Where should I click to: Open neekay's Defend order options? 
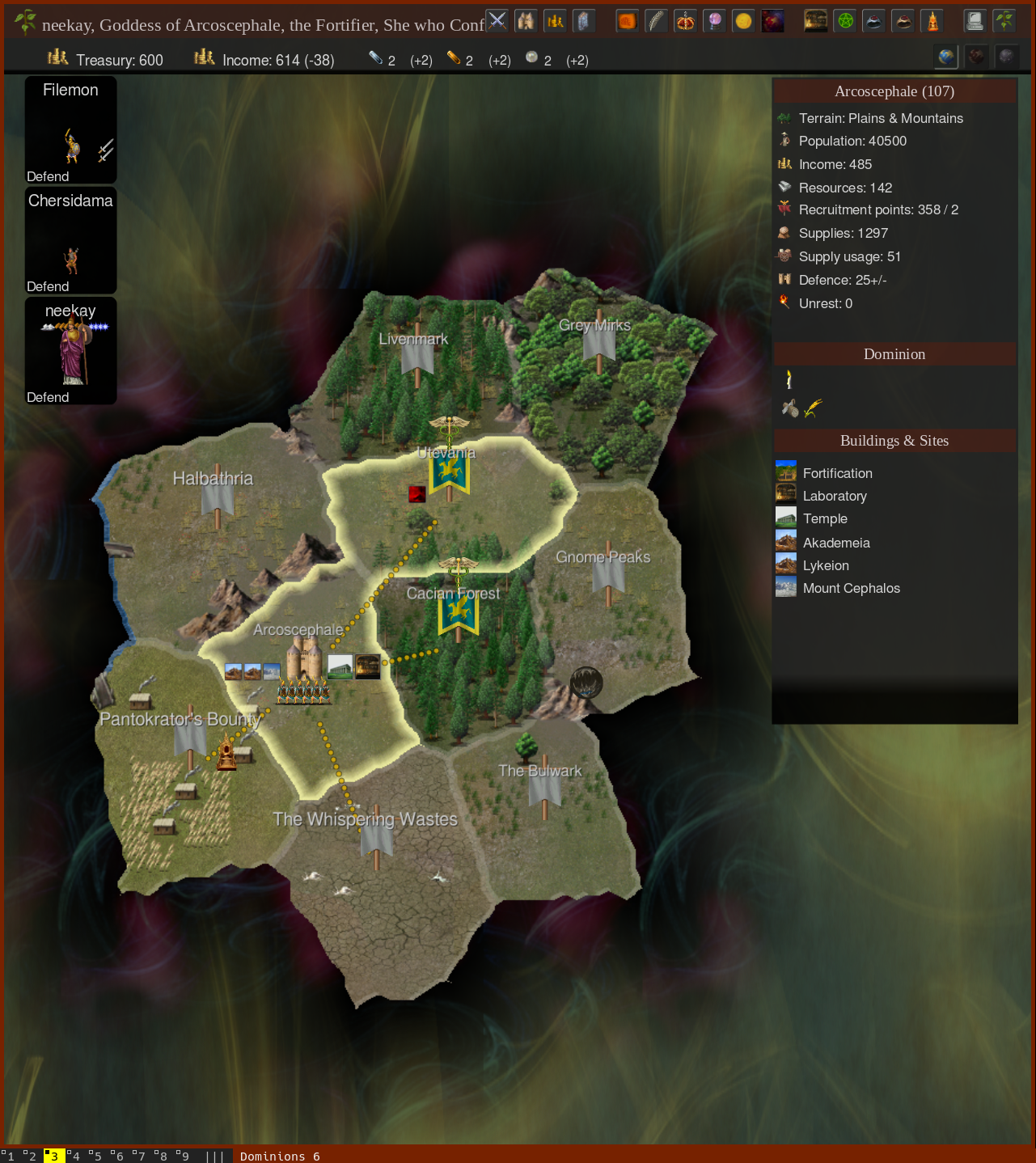(49, 397)
